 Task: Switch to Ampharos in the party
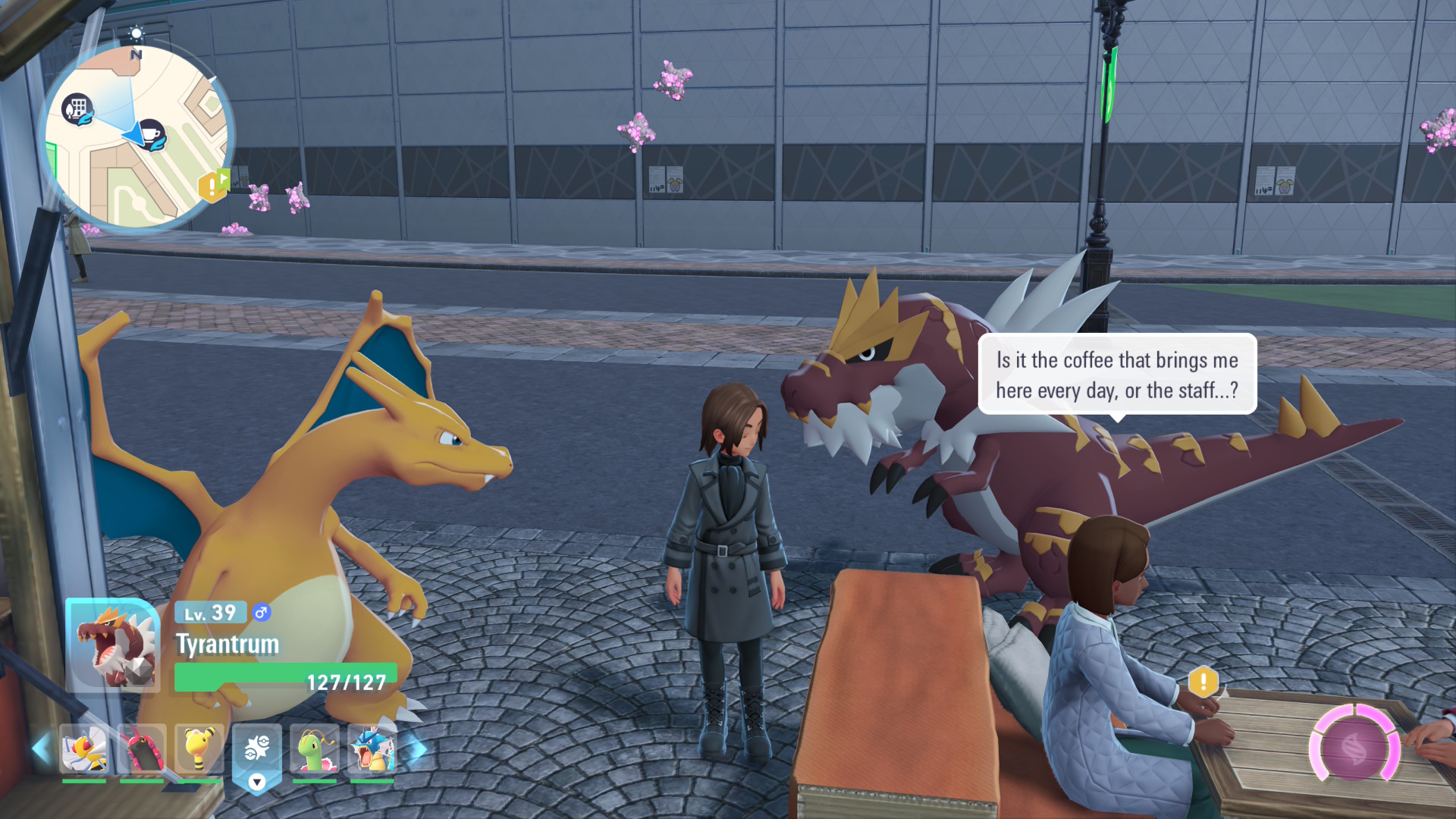click(x=199, y=749)
